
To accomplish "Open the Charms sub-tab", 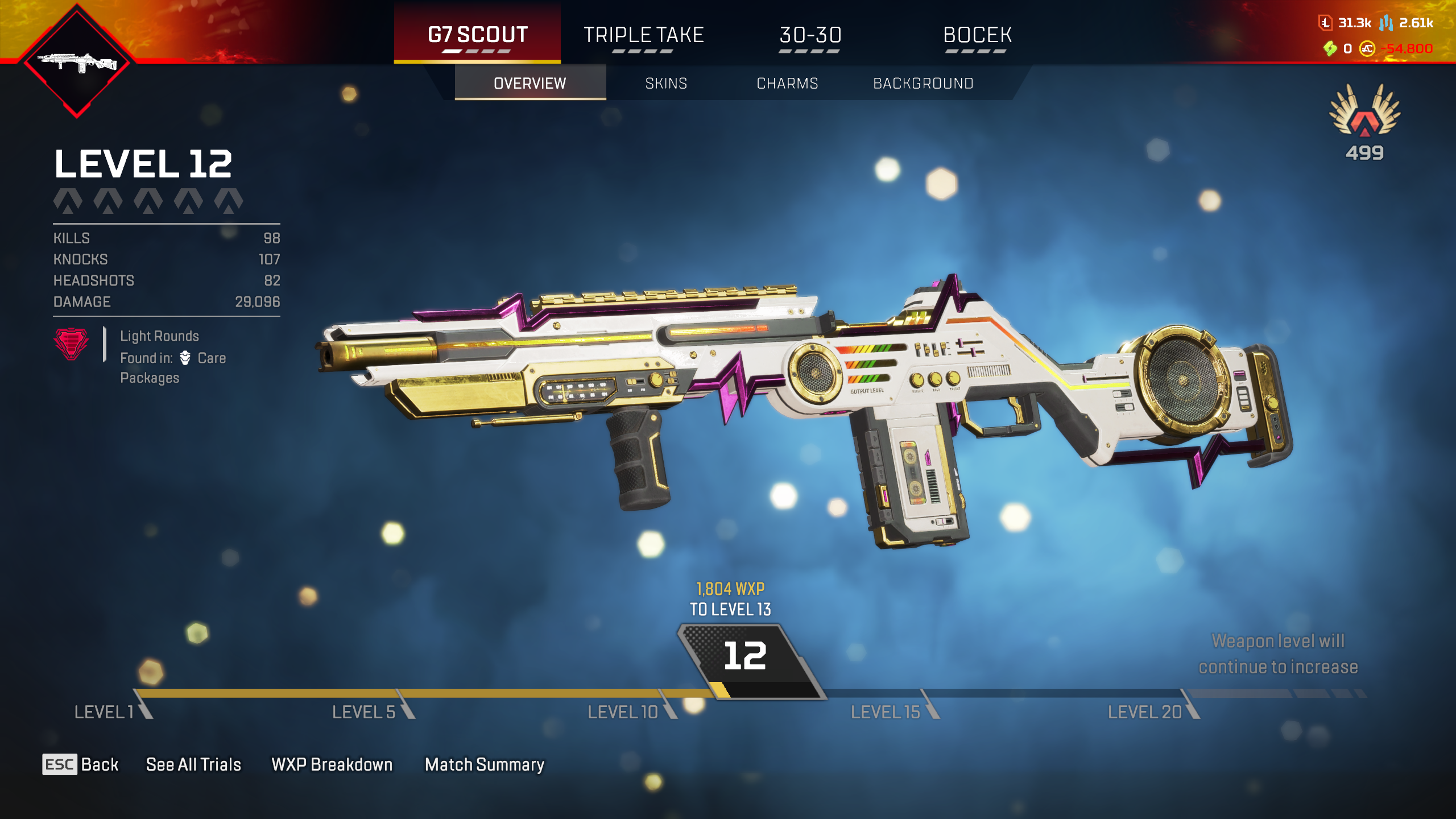I will point(787,84).
